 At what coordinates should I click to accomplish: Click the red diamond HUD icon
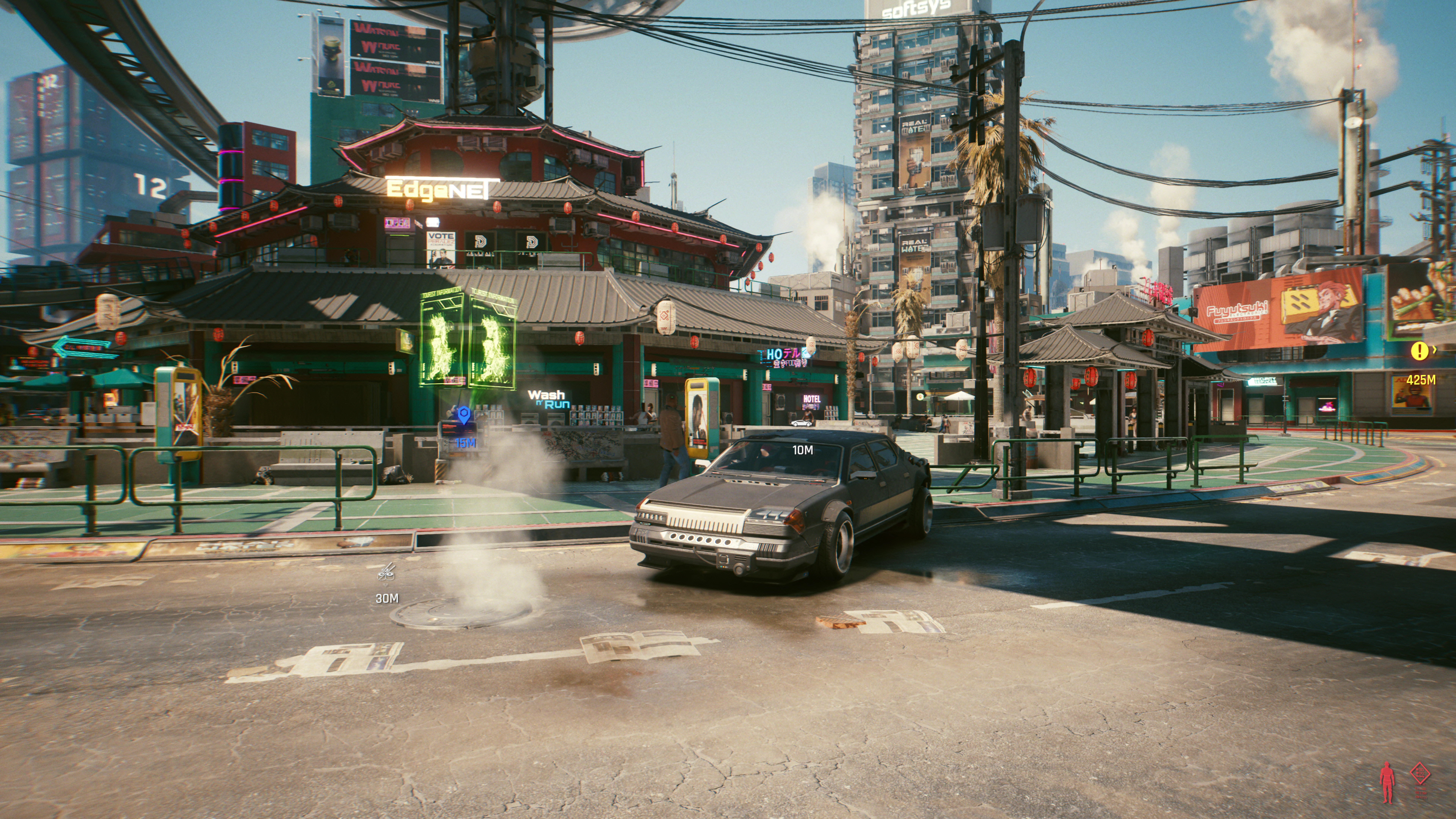click(1420, 773)
